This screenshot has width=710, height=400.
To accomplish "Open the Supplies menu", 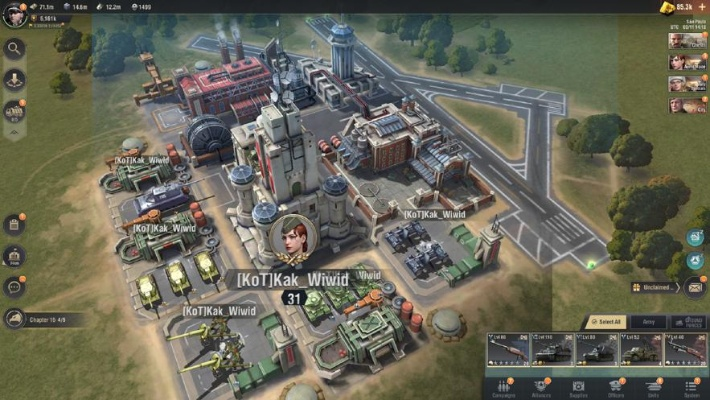I will coord(579,389).
